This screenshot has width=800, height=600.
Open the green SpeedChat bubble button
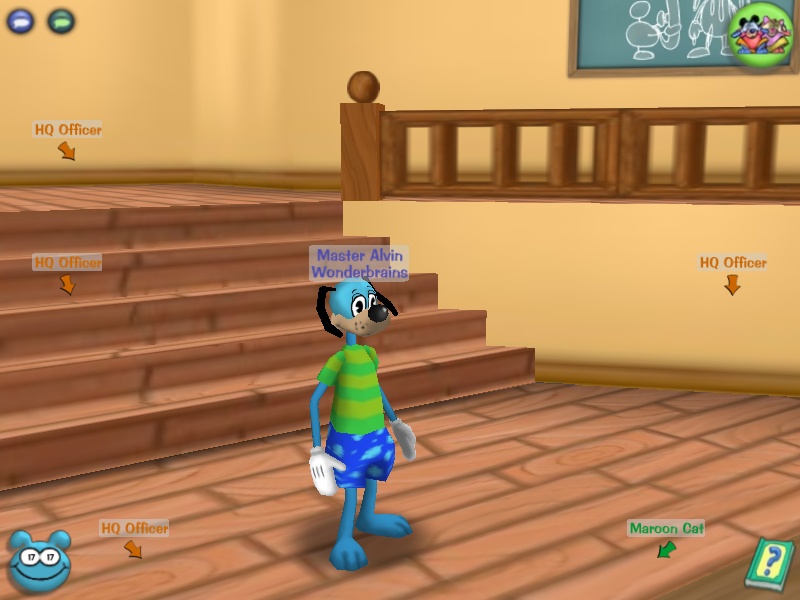[x=61, y=20]
